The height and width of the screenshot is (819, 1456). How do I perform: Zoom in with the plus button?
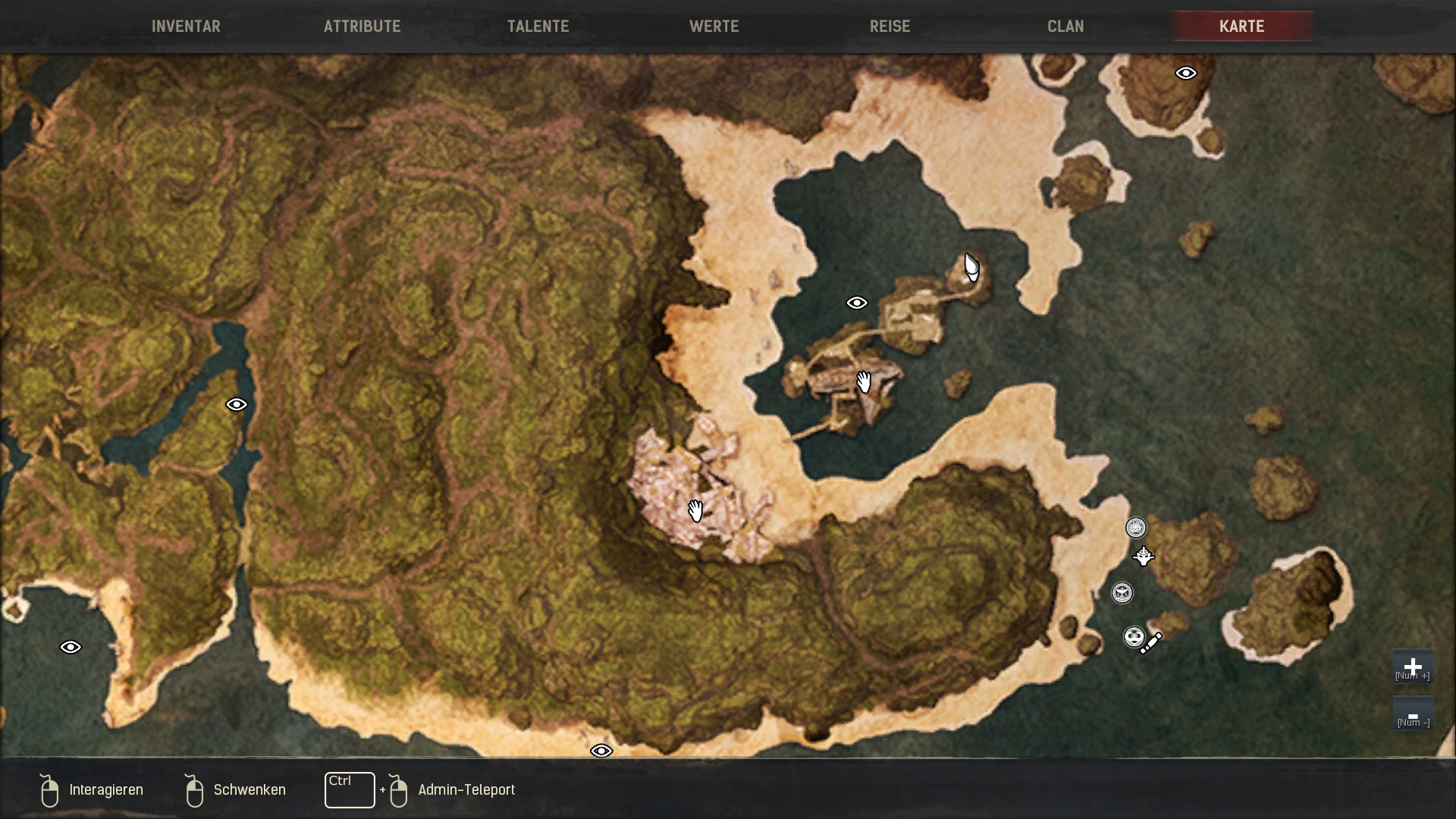click(1412, 667)
